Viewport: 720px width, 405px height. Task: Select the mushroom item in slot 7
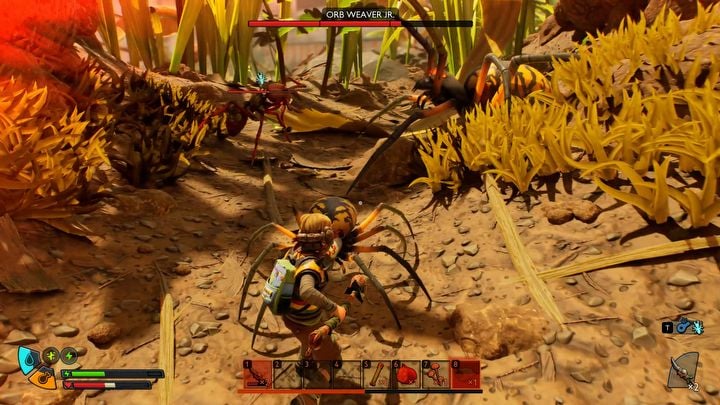(x=436, y=375)
